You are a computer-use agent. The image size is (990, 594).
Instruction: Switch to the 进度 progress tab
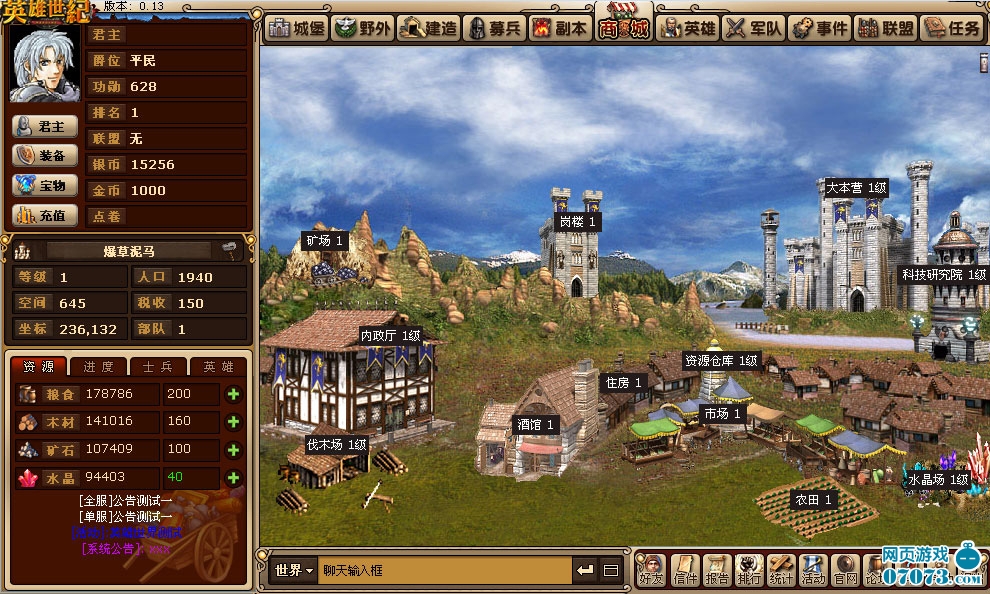coord(98,367)
